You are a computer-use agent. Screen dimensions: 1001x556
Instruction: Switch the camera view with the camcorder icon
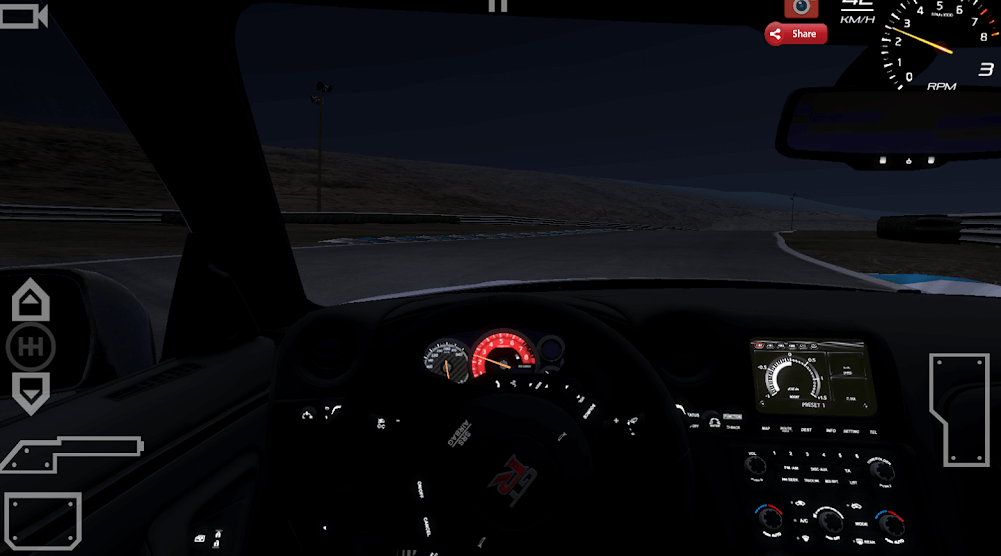coord(23,15)
